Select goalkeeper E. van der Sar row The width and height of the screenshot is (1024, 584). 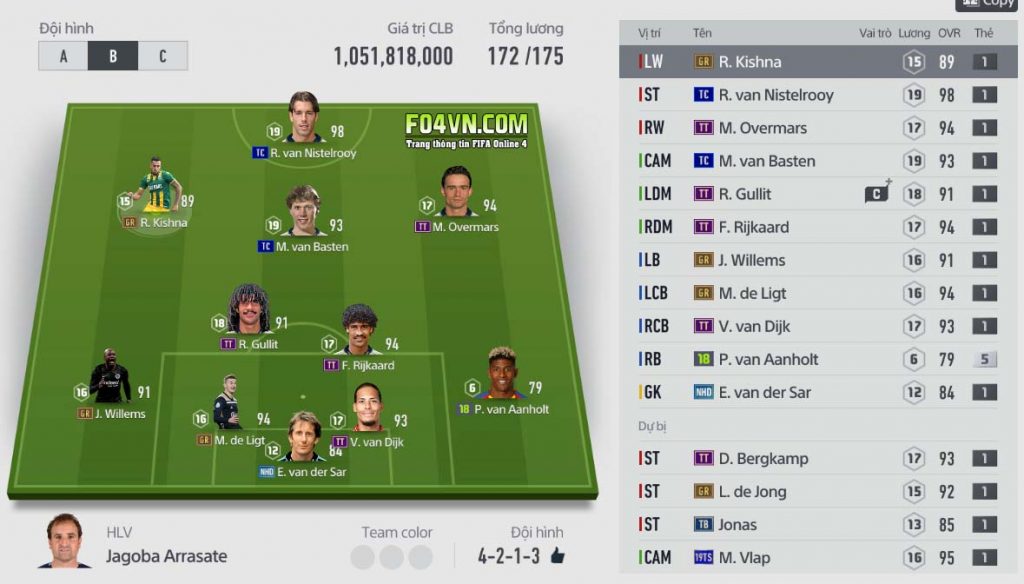[818, 392]
